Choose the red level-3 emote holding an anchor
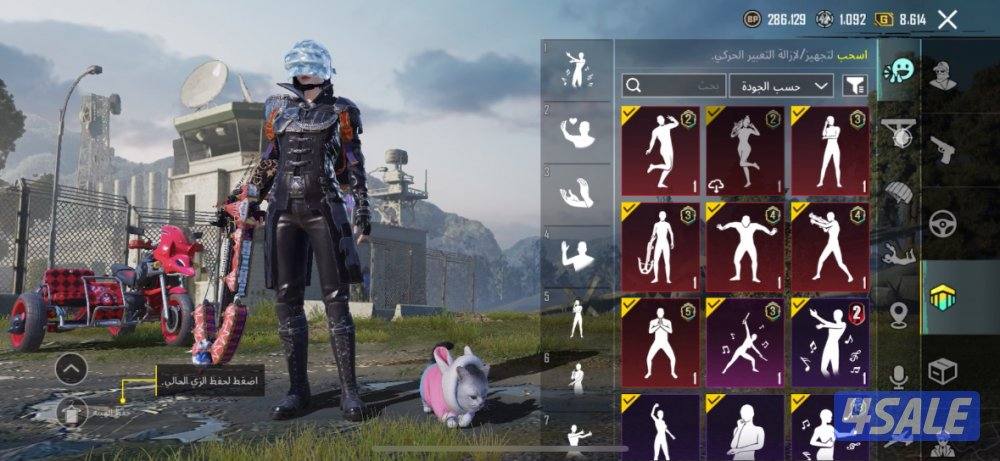 point(661,247)
